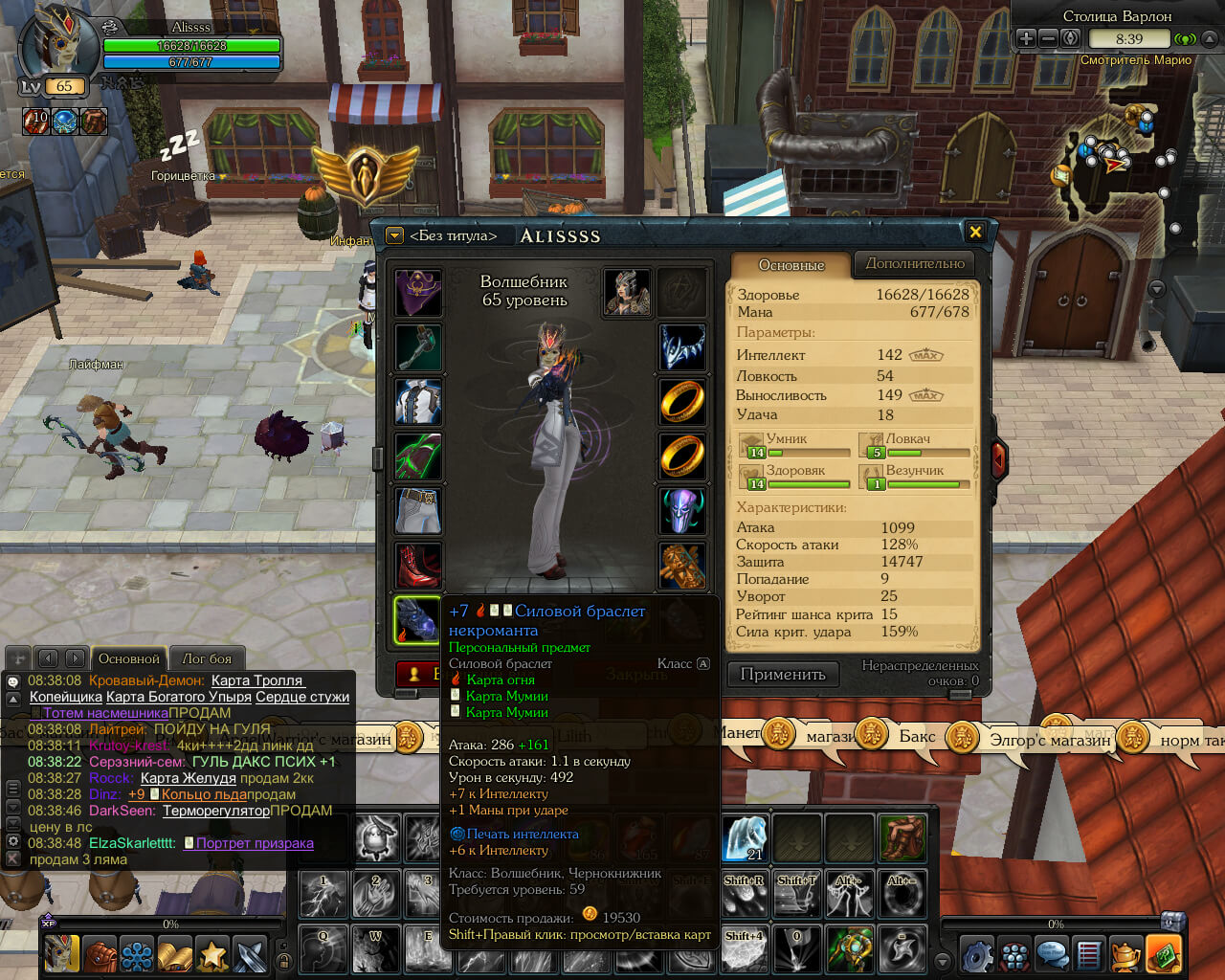The width and height of the screenshot is (1225, 980).
Task: Select the red boots equipment slot
Action: (x=418, y=566)
